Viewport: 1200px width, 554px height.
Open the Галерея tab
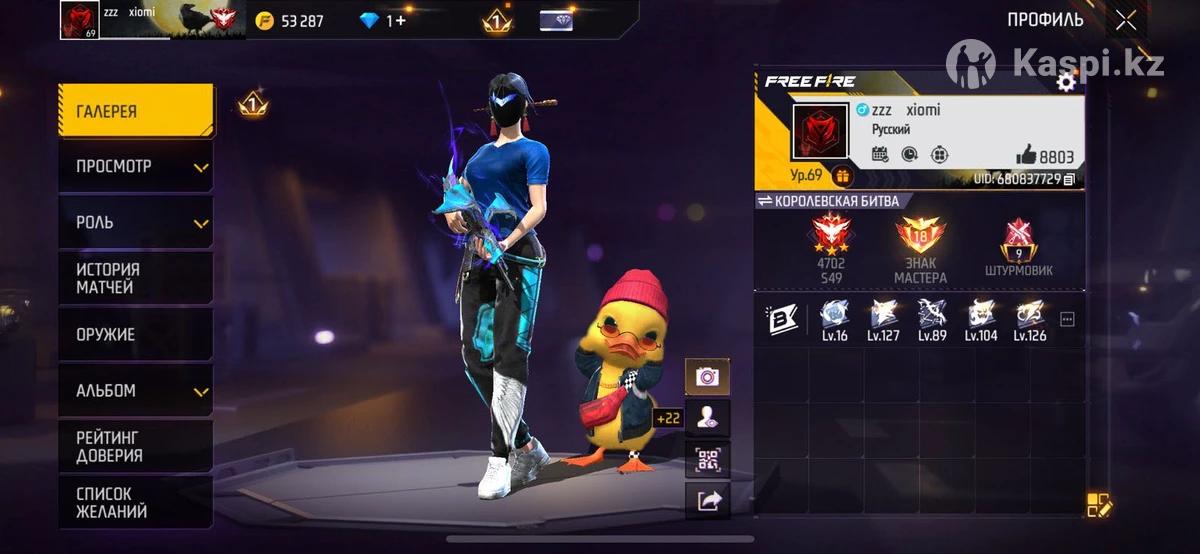click(135, 111)
